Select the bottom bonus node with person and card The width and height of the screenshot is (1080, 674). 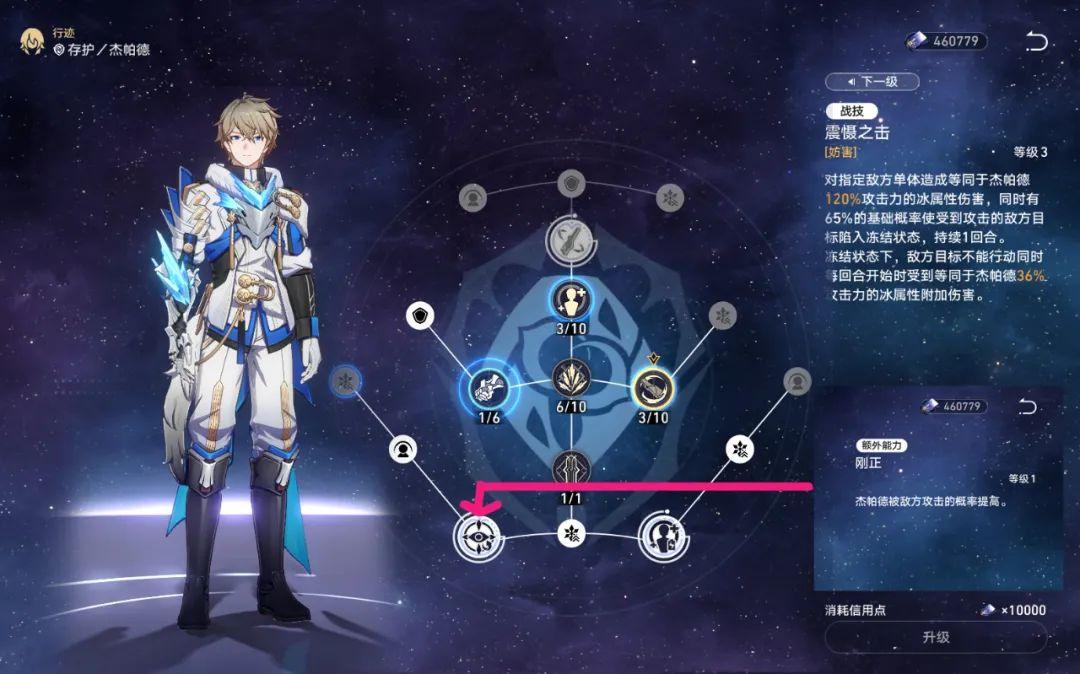tap(661, 535)
